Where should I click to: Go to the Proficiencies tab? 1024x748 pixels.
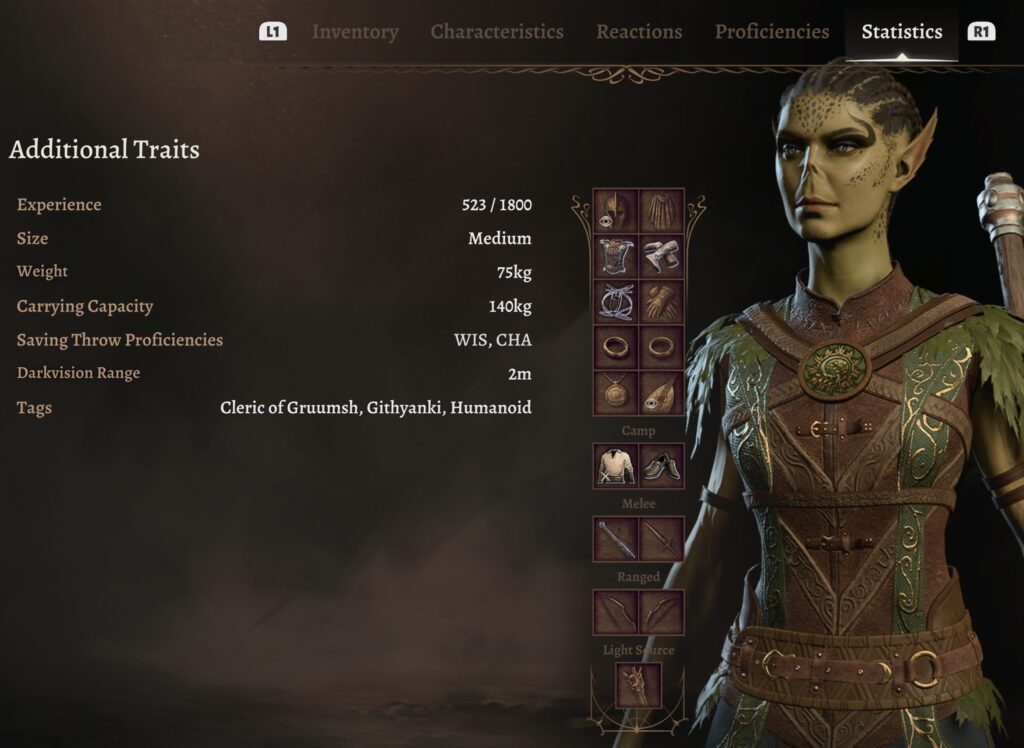771,32
